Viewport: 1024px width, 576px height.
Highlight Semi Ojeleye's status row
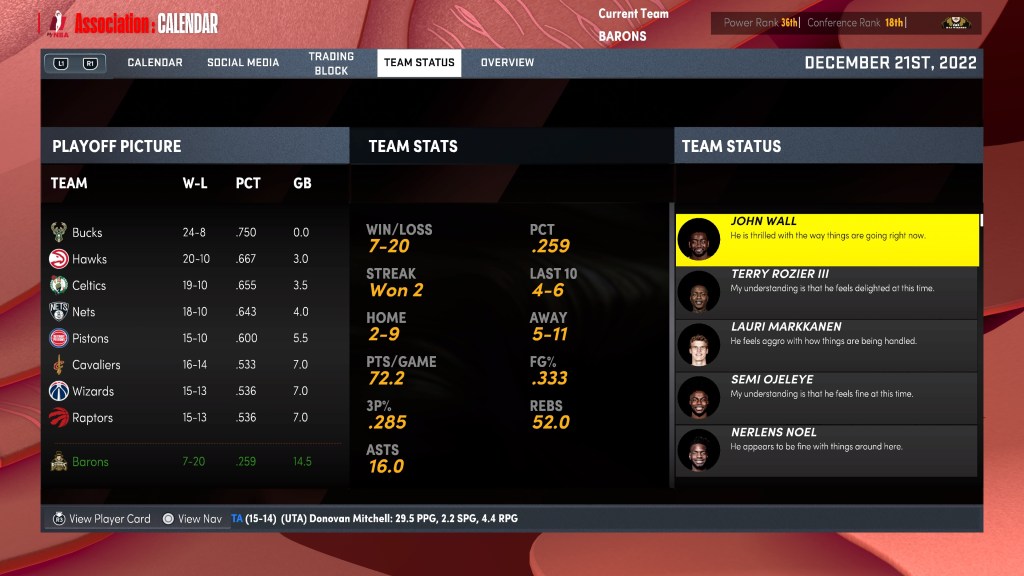(827, 399)
